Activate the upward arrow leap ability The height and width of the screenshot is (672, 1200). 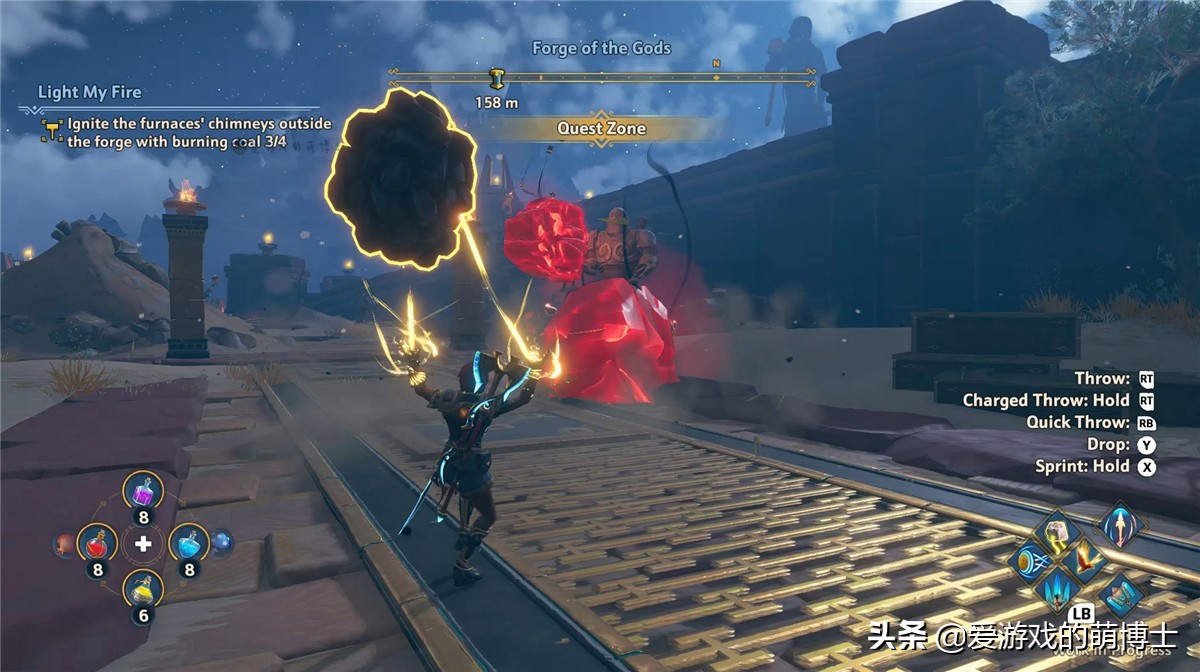[x=1121, y=524]
